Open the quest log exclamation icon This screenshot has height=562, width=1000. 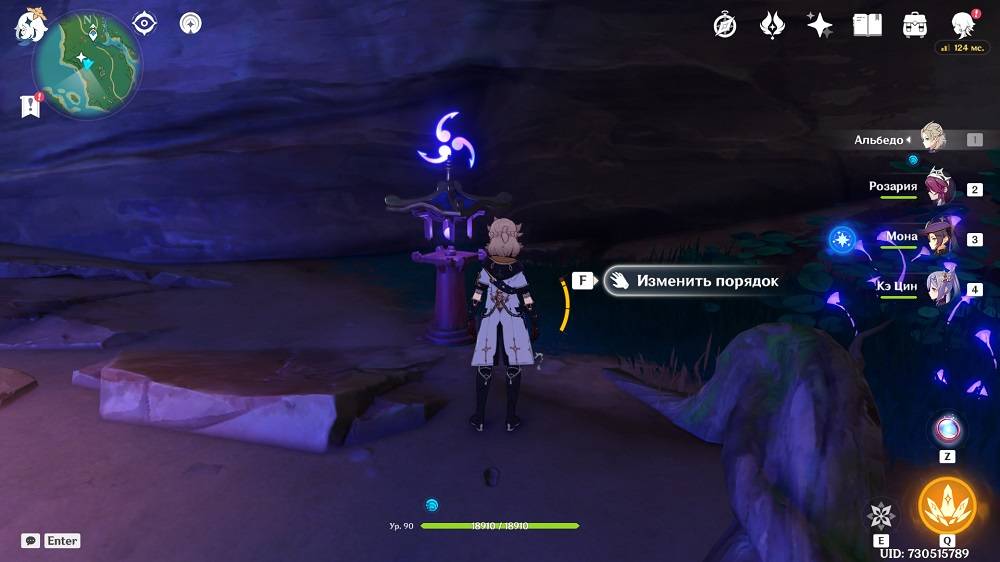click(31, 104)
